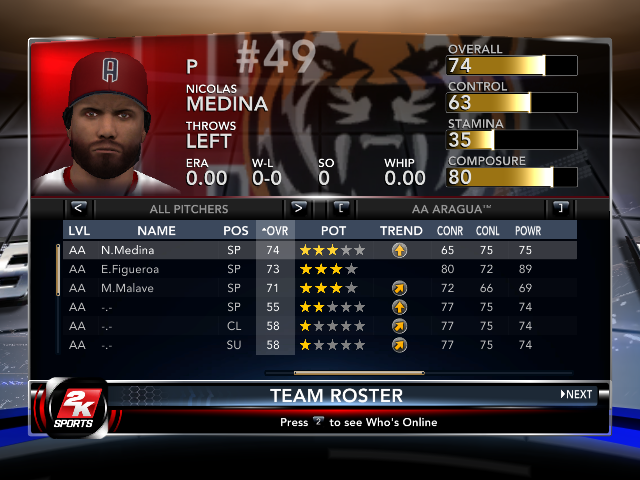This screenshot has height=480, width=640.
Task: Sort the list by NAME column header
Action: click(149, 231)
